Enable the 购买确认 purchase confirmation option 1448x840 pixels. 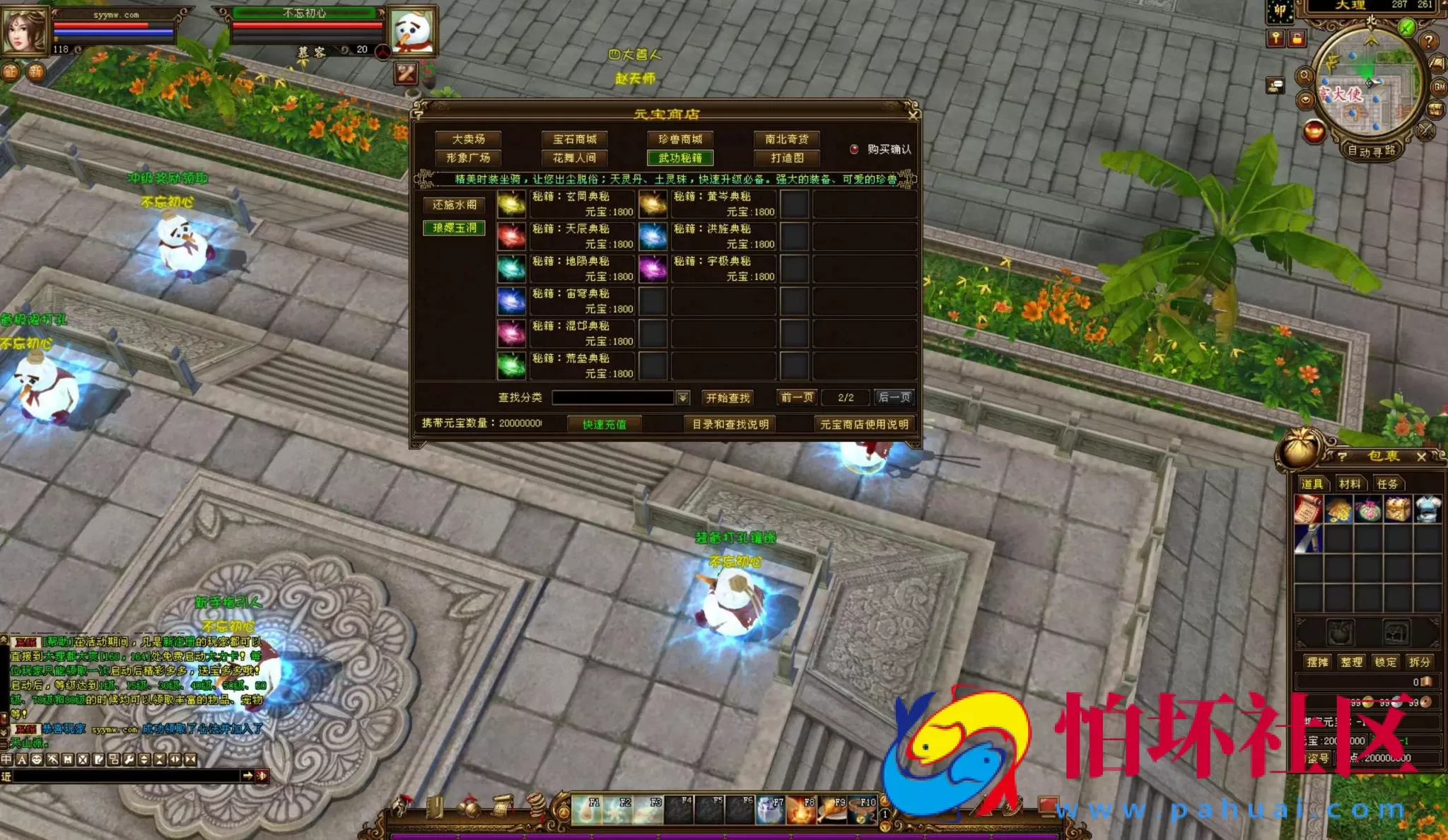click(853, 149)
